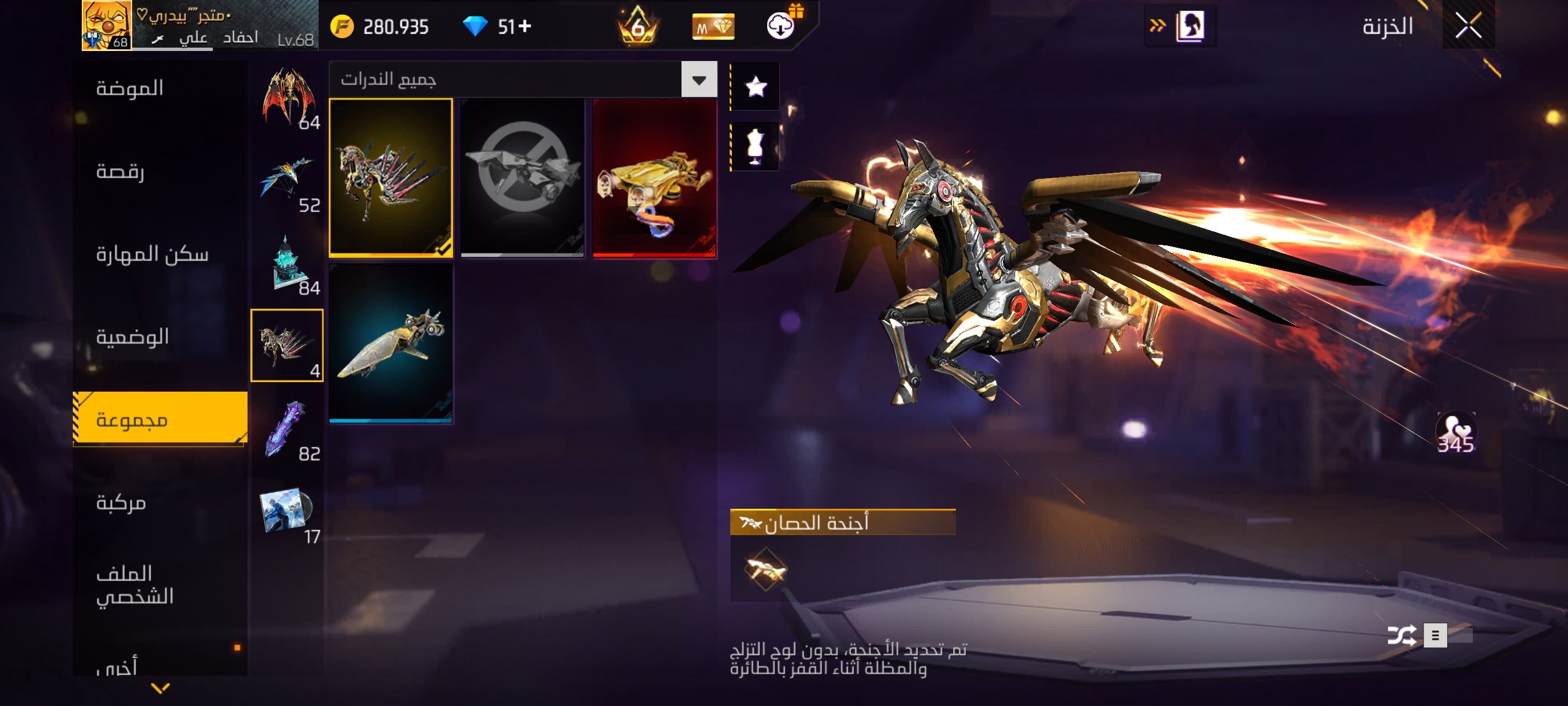
Task: Show favorites with the star button
Action: pos(755,86)
